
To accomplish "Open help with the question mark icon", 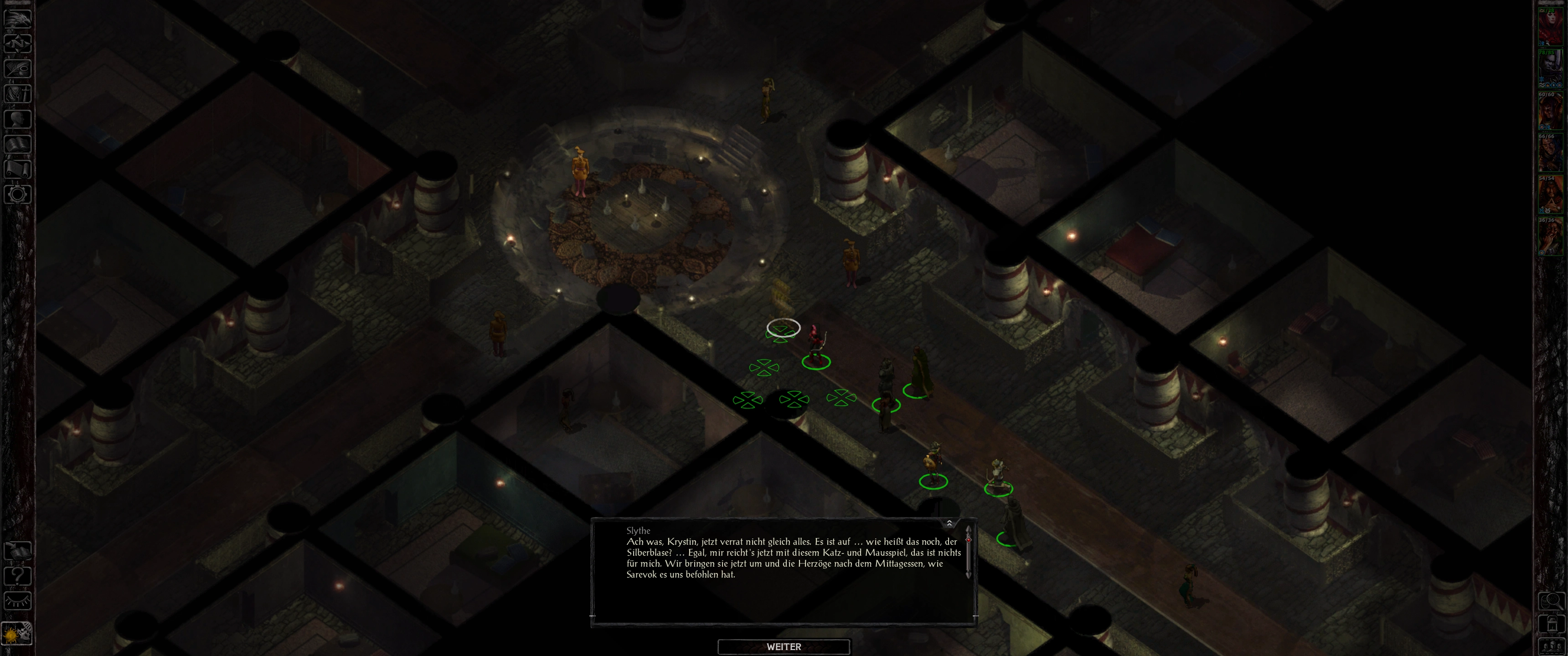I will point(18,576).
